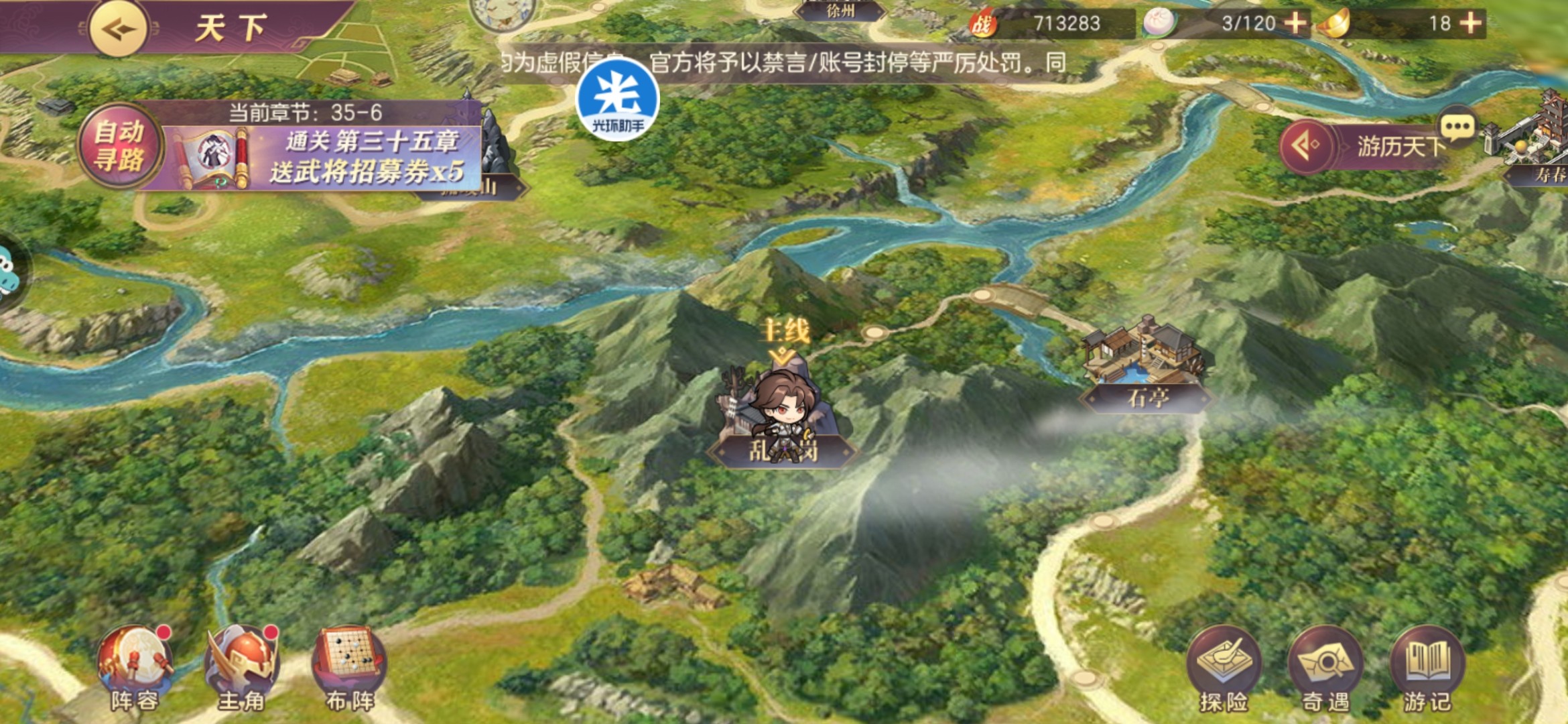1568x724 pixels.
Task: Click the back arrow beside 天下
Action: pyautogui.click(x=119, y=29)
